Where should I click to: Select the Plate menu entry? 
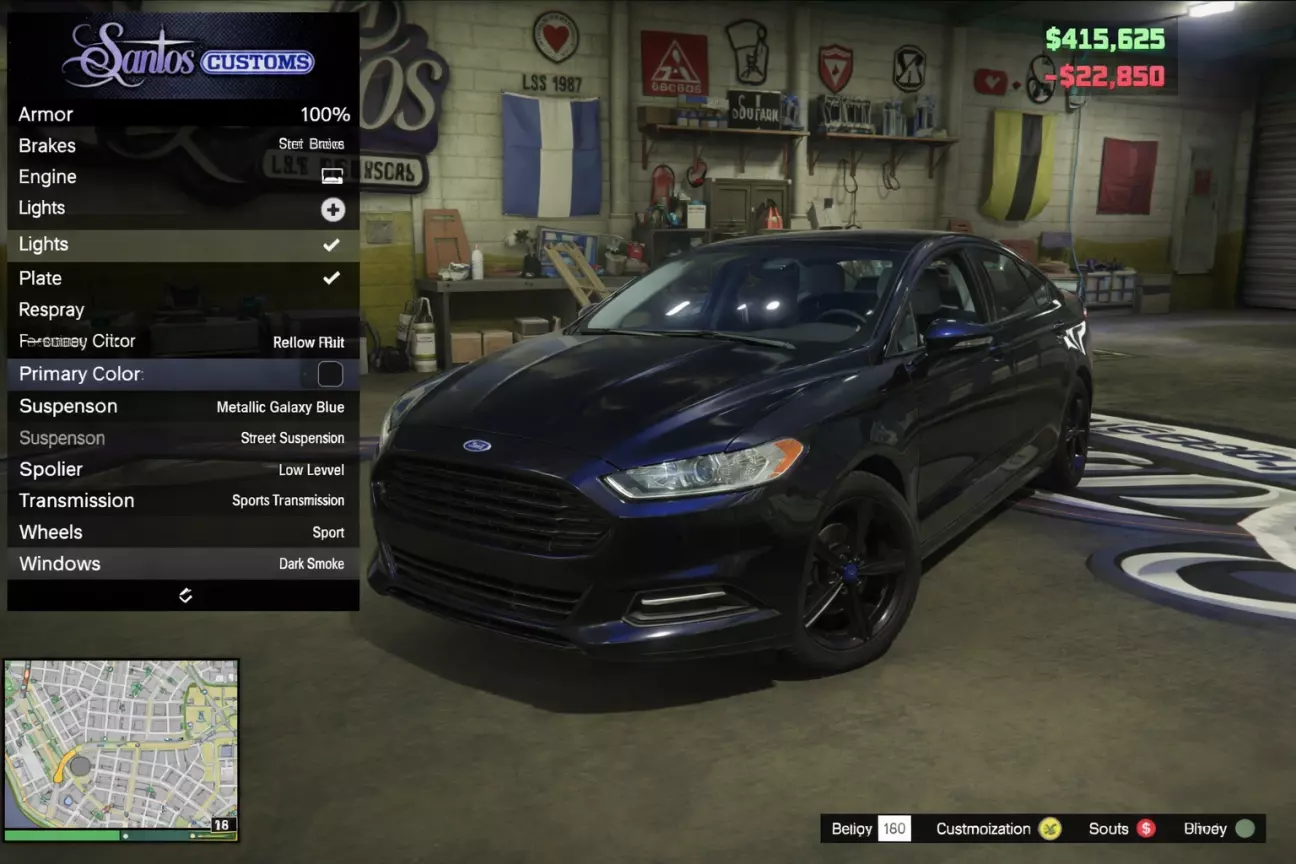183,278
